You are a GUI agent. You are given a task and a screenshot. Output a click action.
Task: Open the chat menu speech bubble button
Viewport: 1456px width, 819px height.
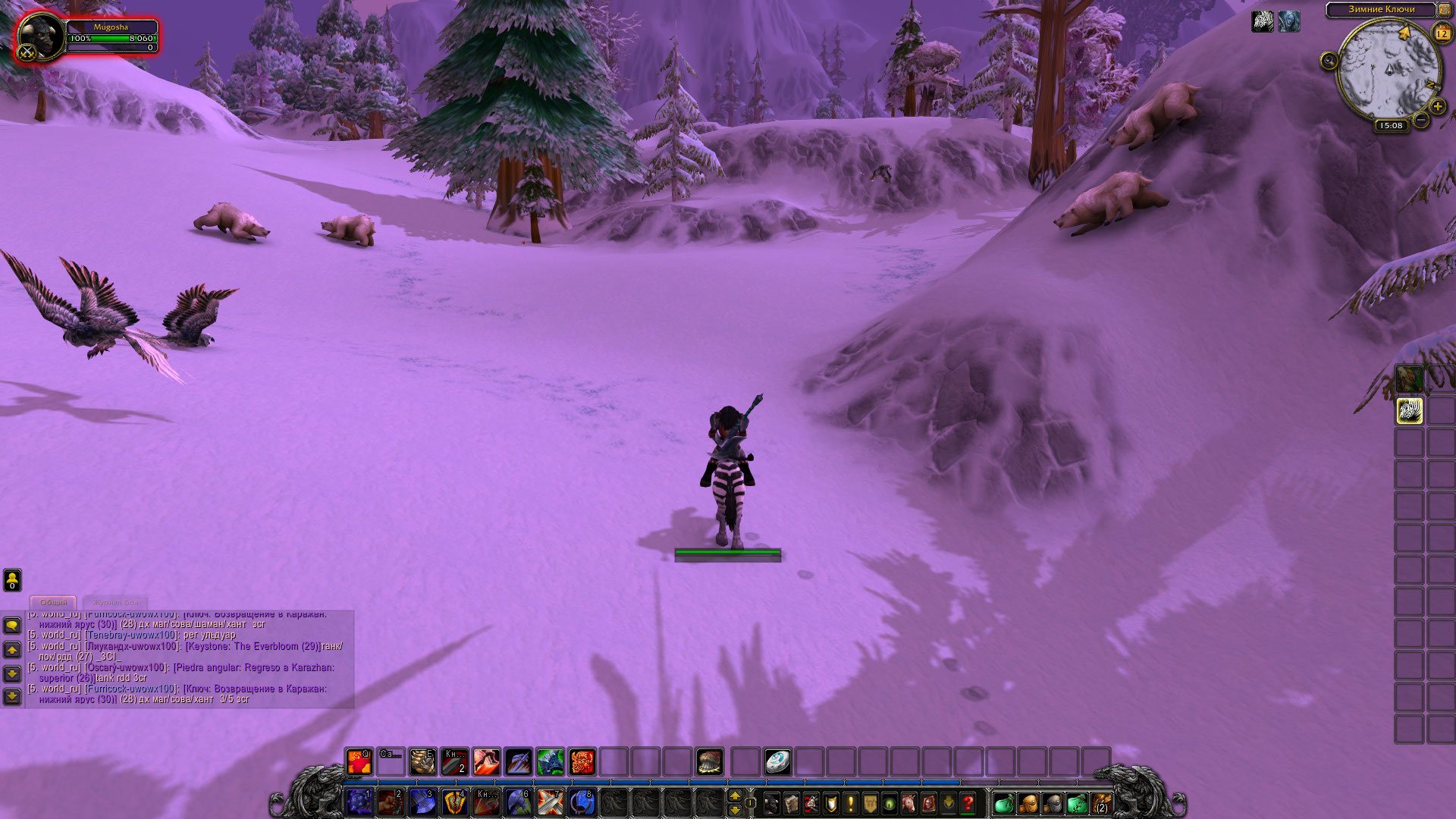12,625
